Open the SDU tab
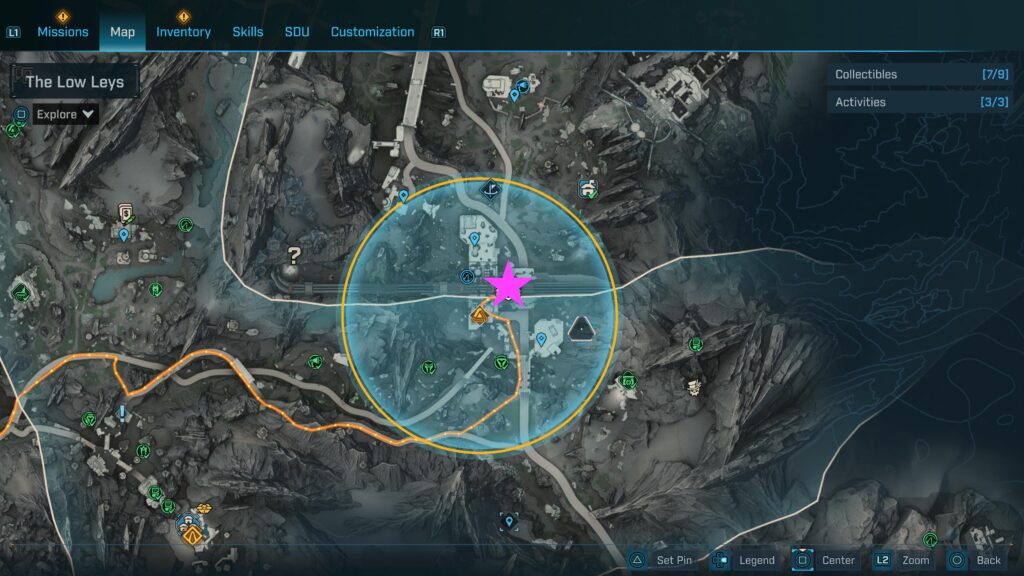The image size is (1024, 576). (x=297, y=32)
